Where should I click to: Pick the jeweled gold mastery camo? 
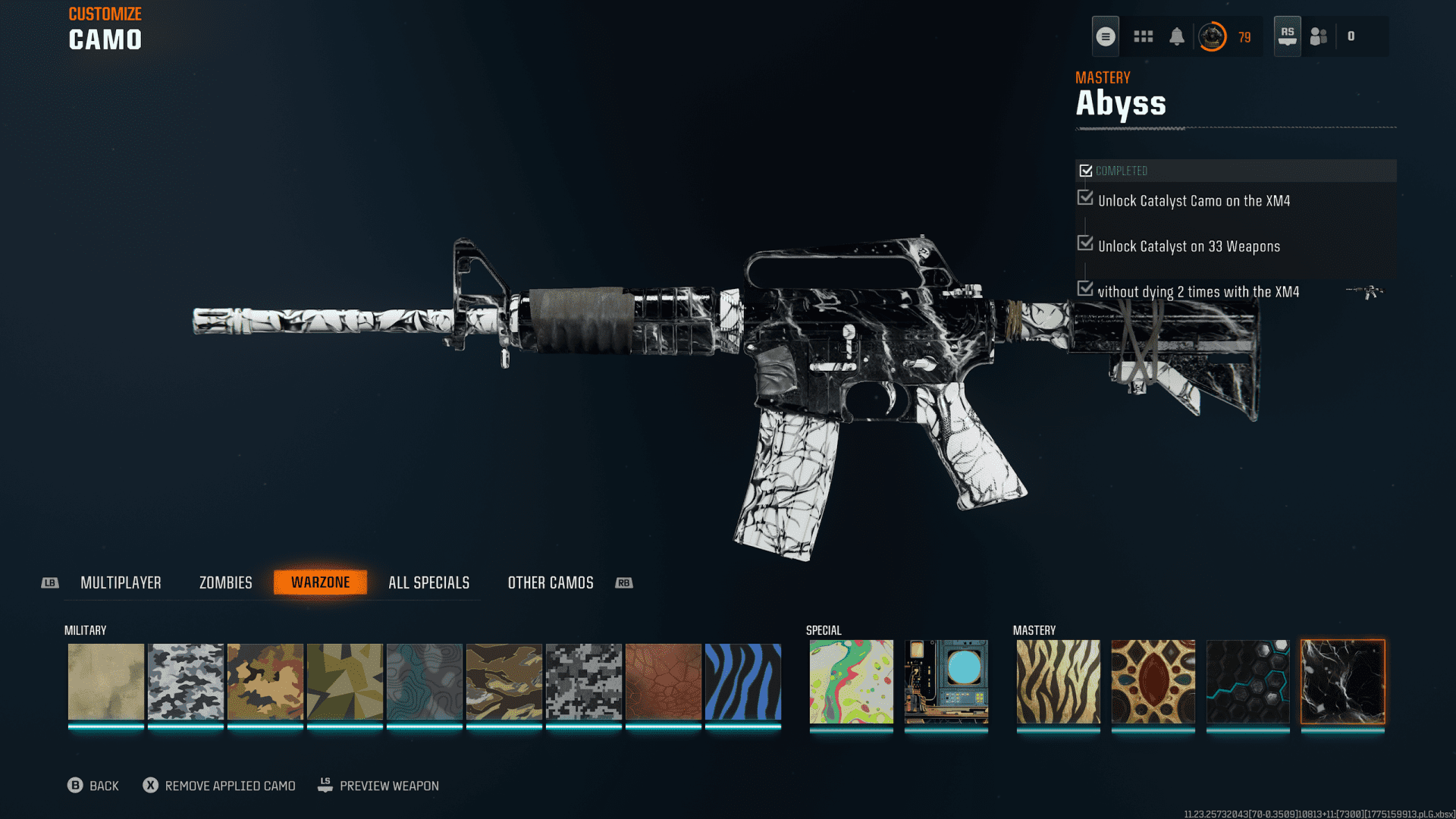pos(1153,681)
